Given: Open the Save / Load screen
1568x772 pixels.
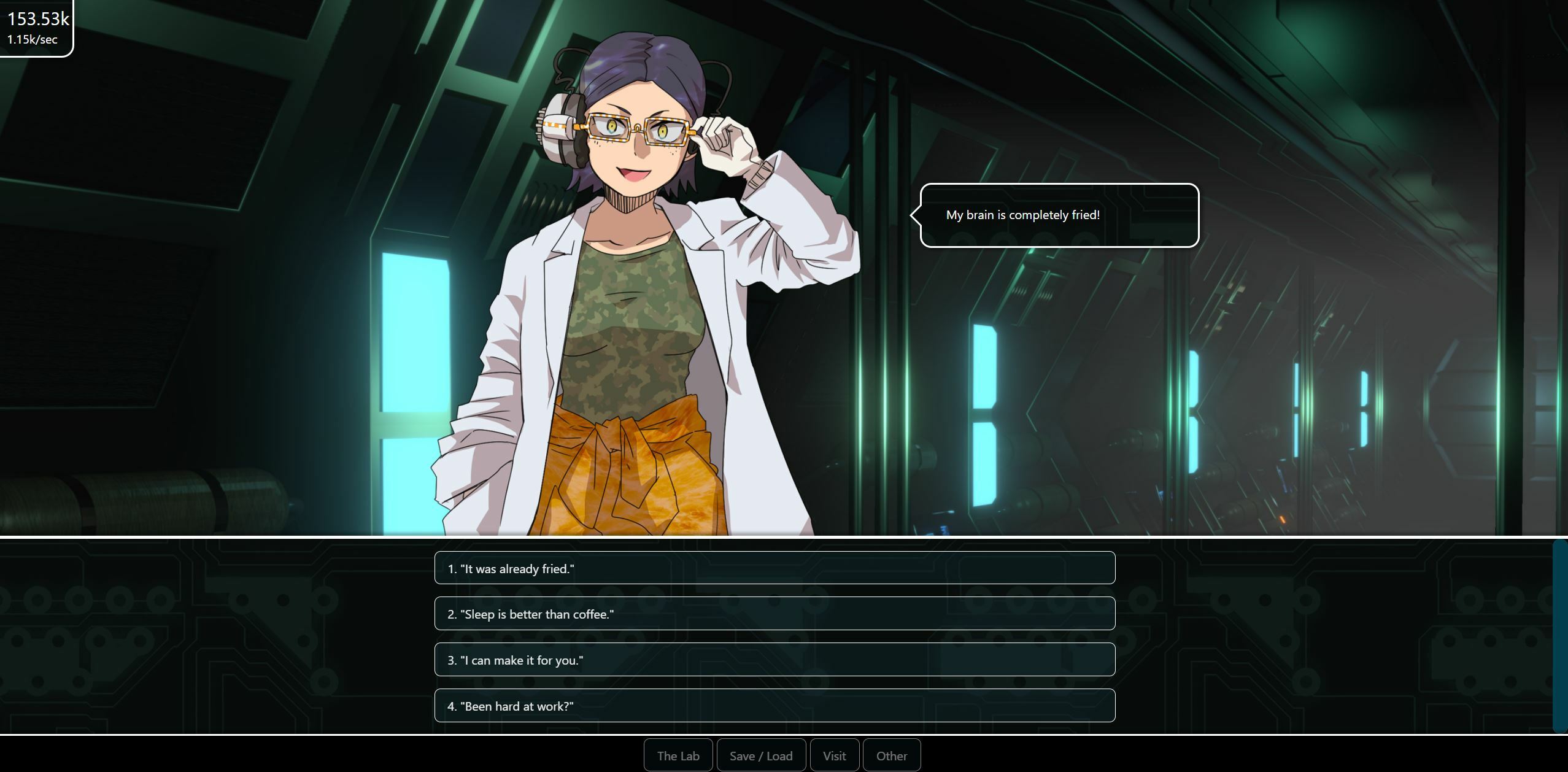Looking at the screenshot, I should [x=760, y=755].
